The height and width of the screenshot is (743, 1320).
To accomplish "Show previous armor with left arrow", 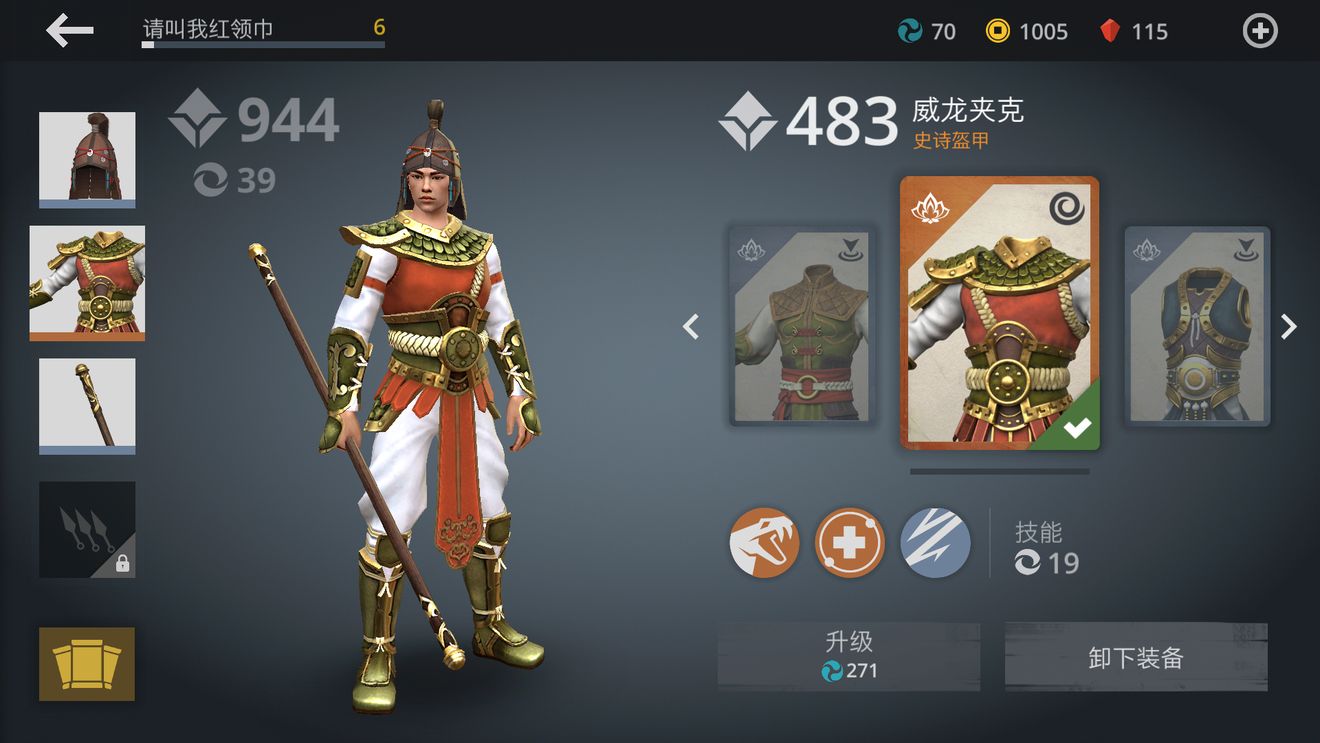I will (x=691, y=327).
